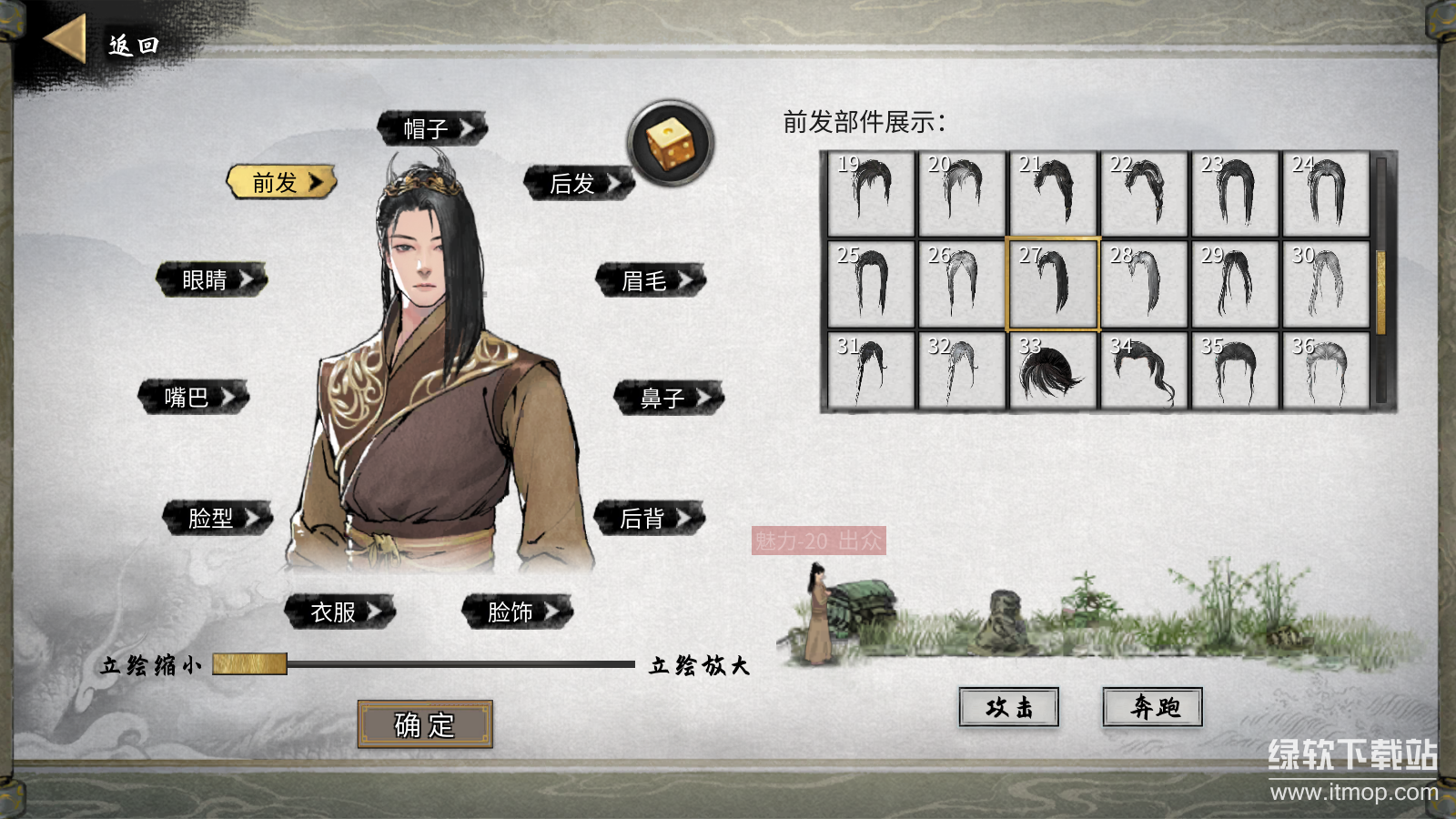Switch to the 后发 back-hair category
The image size is (1456, 819).
point(572,182)
